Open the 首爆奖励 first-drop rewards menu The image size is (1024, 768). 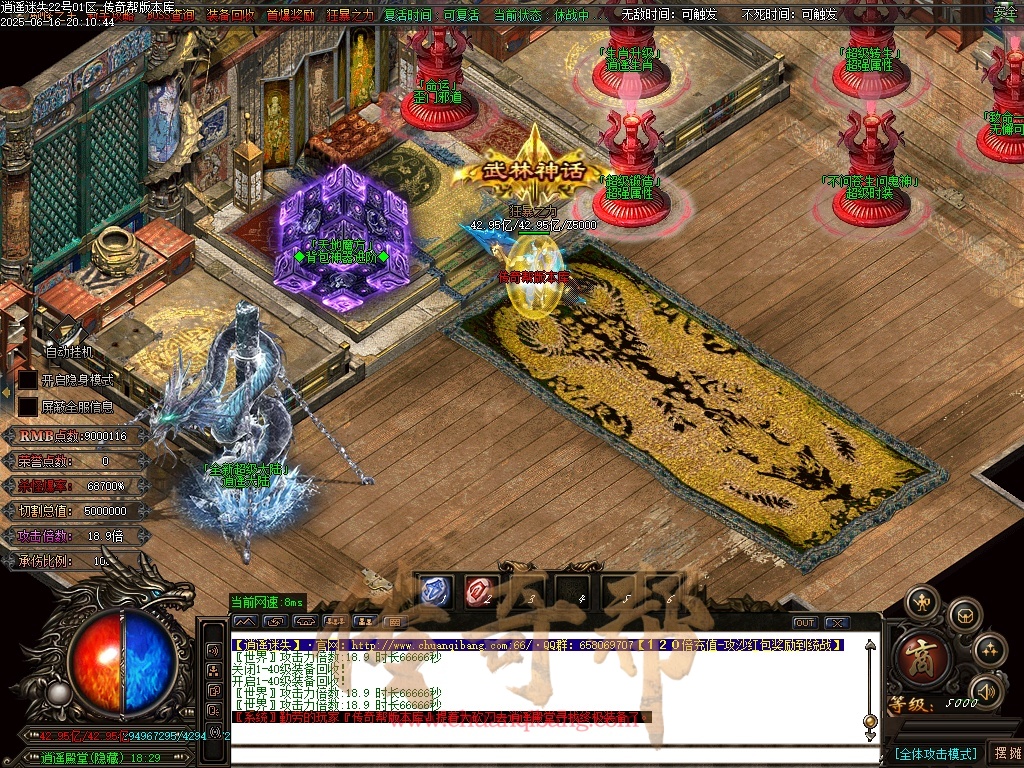pyautogui.click(x=291, y=16)
